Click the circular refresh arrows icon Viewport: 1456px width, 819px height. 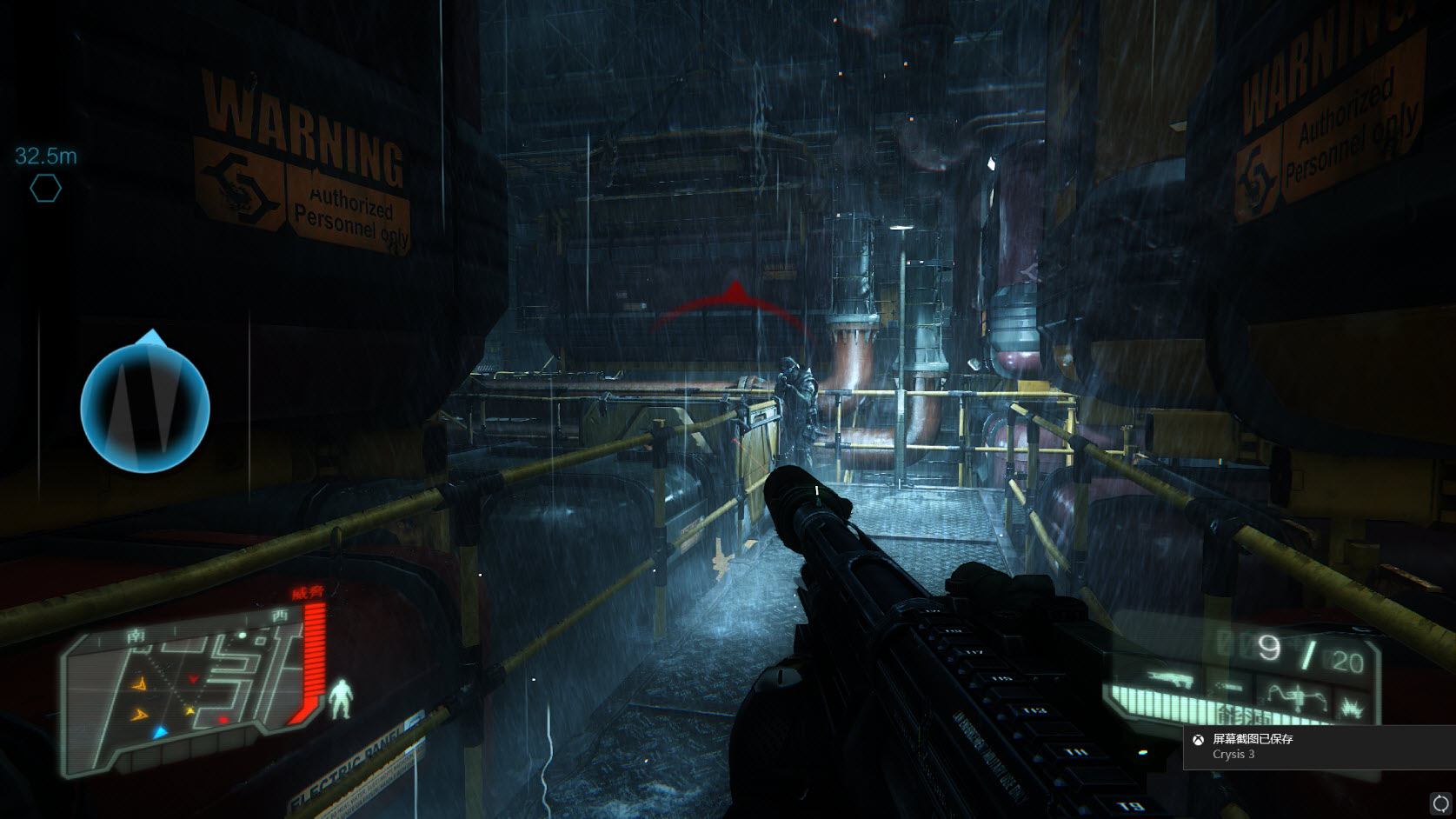pos(1440,802)
